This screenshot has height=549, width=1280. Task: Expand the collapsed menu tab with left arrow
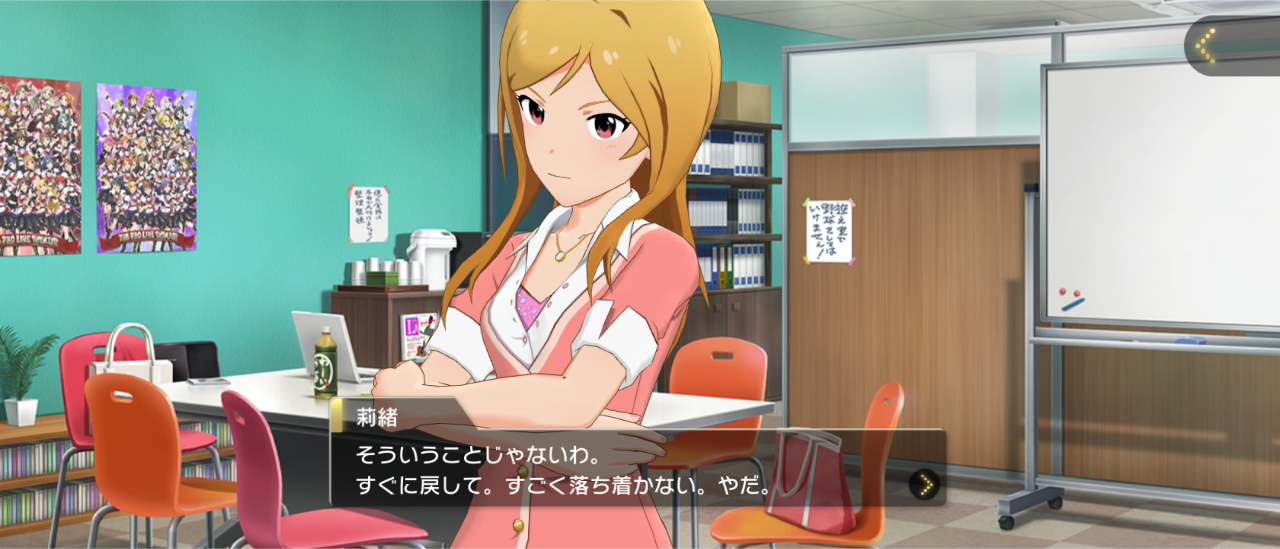point(1207,45)
